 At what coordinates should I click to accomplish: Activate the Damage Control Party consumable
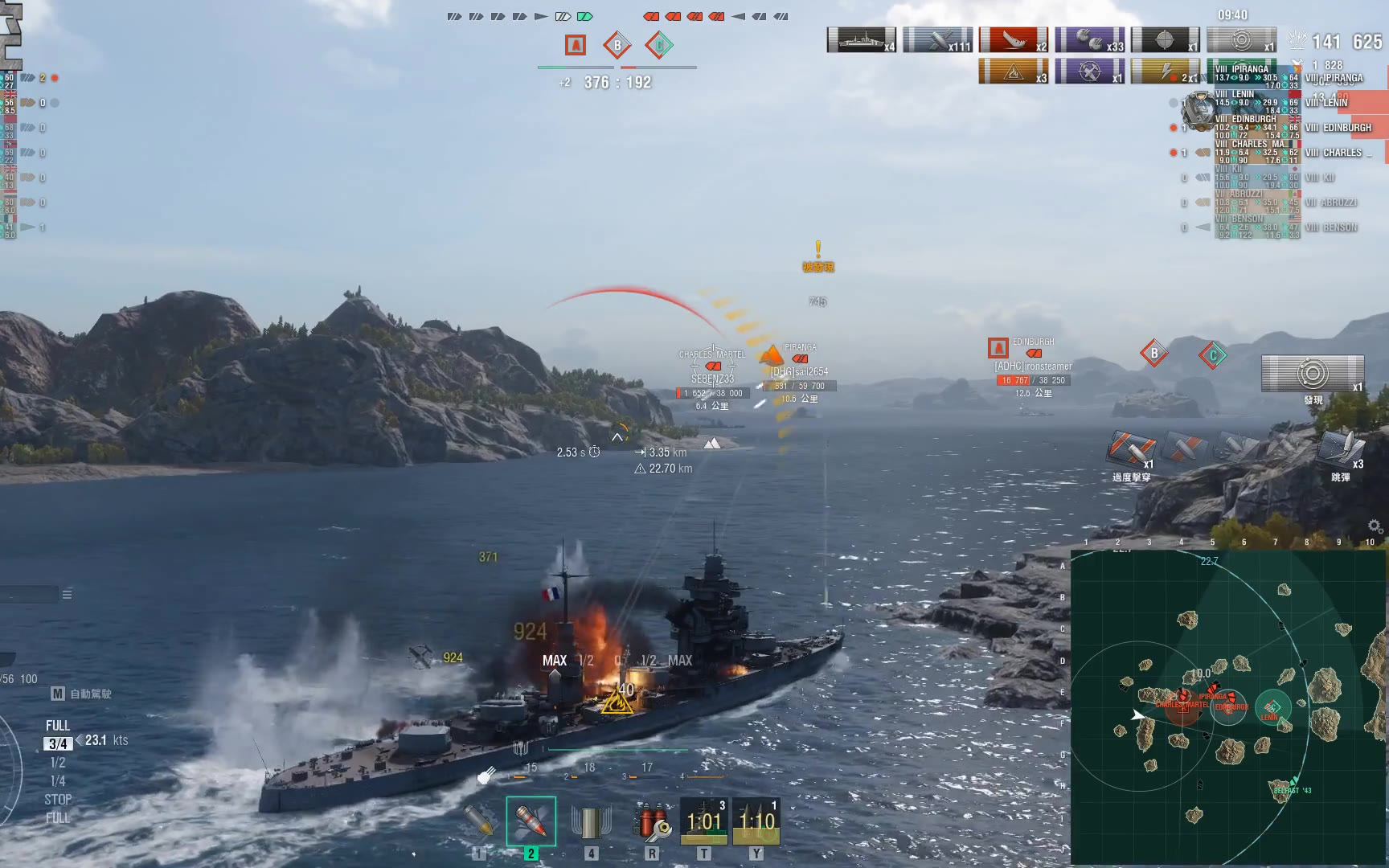coord(652,821)
